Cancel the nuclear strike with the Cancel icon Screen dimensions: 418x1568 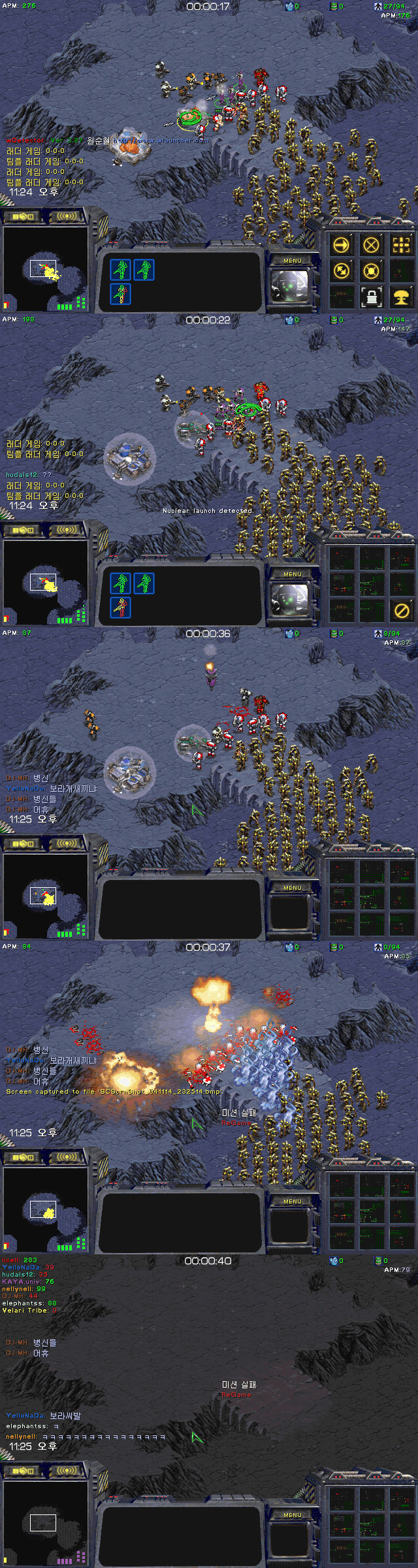click(401, 610)
